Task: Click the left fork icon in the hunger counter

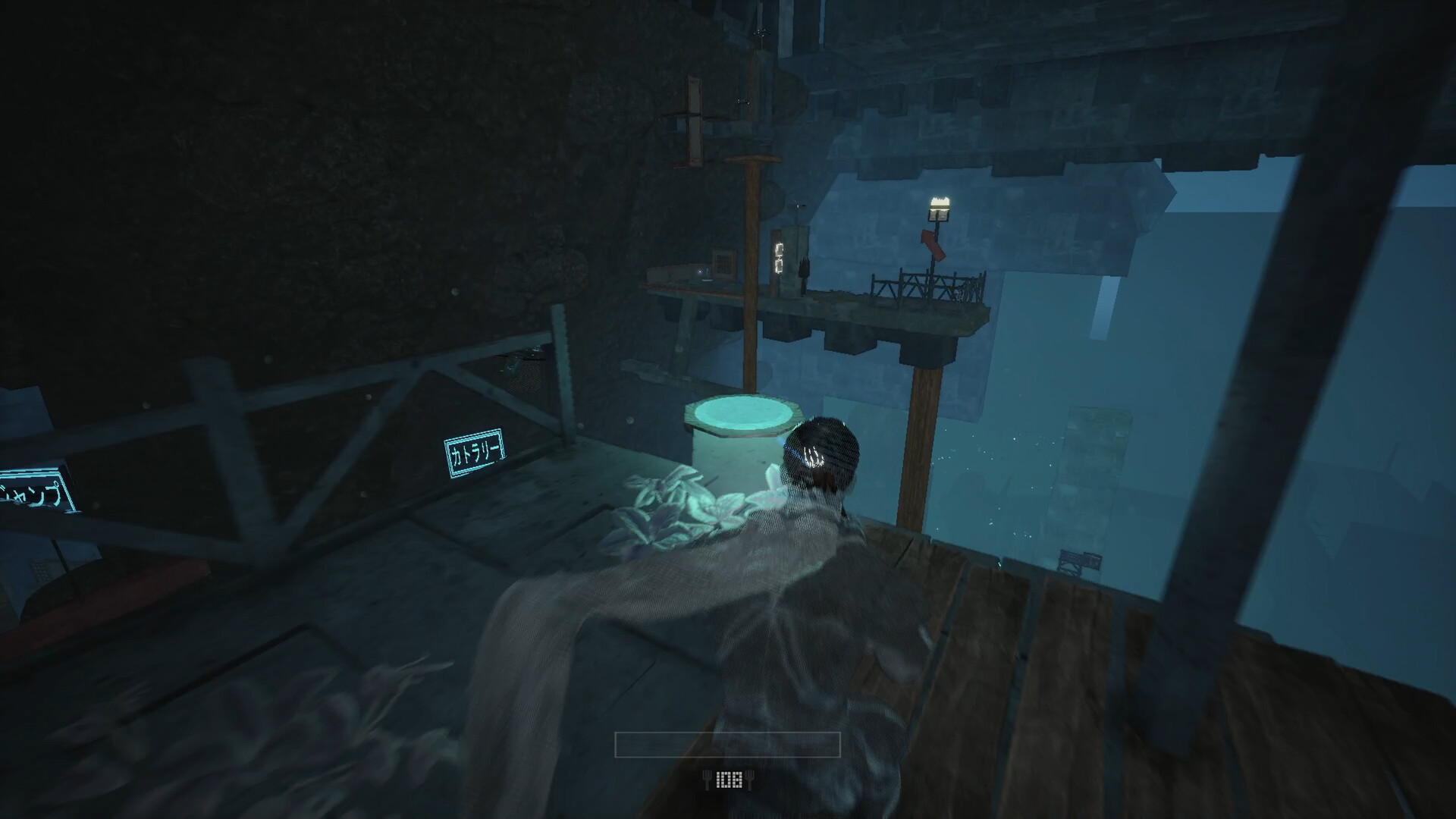Action: (x=707, y=780)
